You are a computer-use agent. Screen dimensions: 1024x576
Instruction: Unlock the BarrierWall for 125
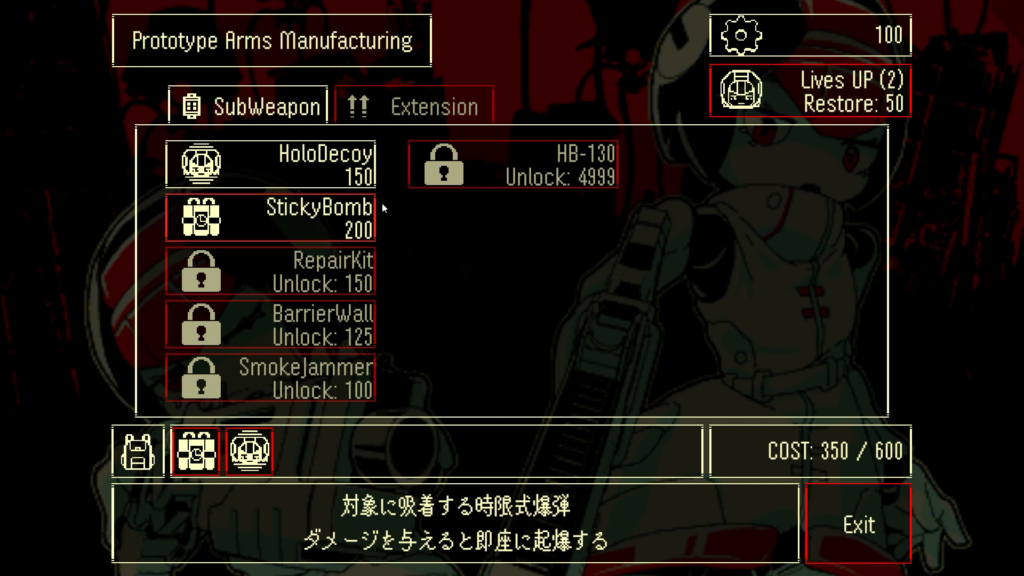tap(271, 324)
